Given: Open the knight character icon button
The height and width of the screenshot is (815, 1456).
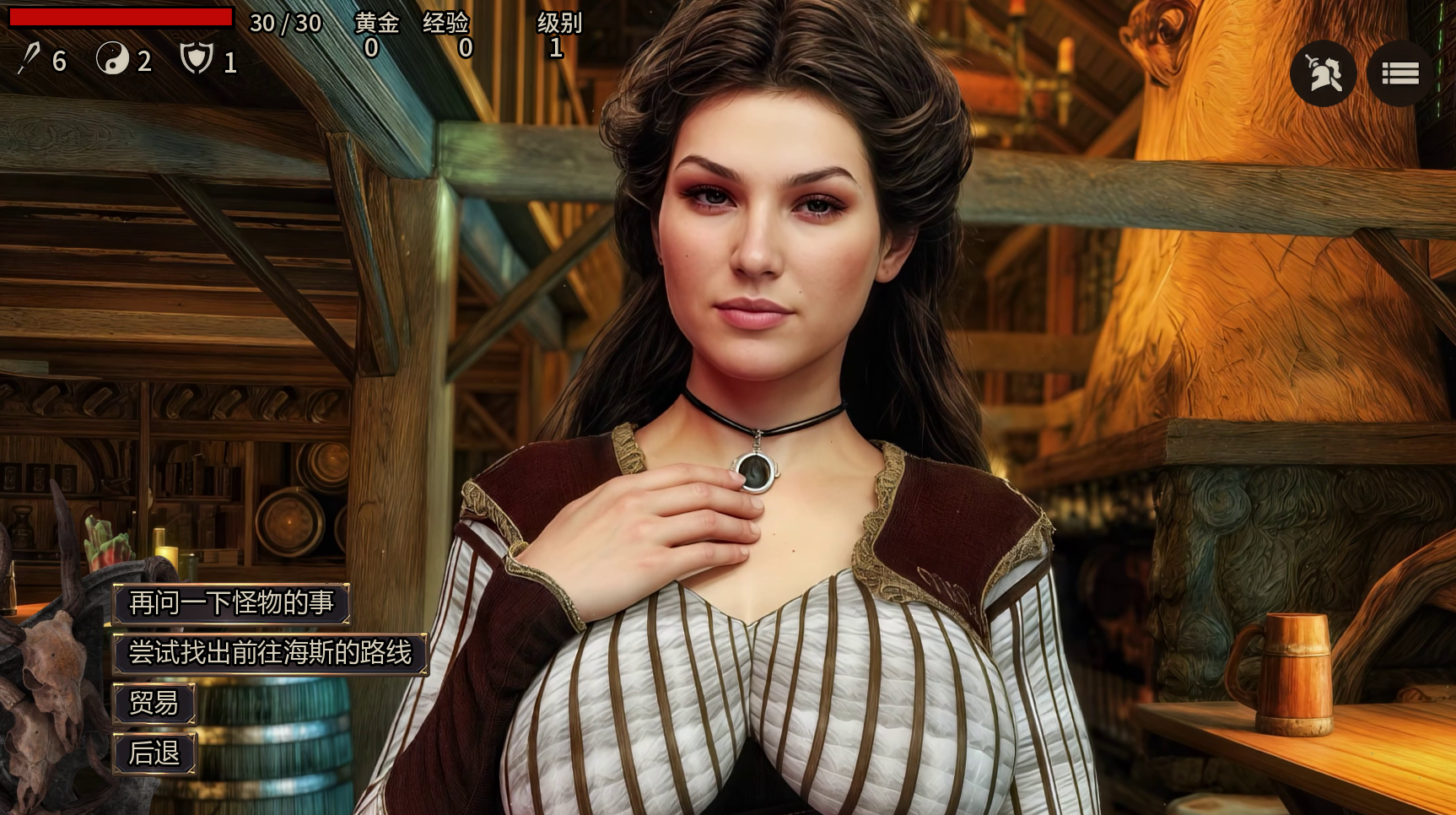Looking at the screenshot, I should tap(1323, 73).
